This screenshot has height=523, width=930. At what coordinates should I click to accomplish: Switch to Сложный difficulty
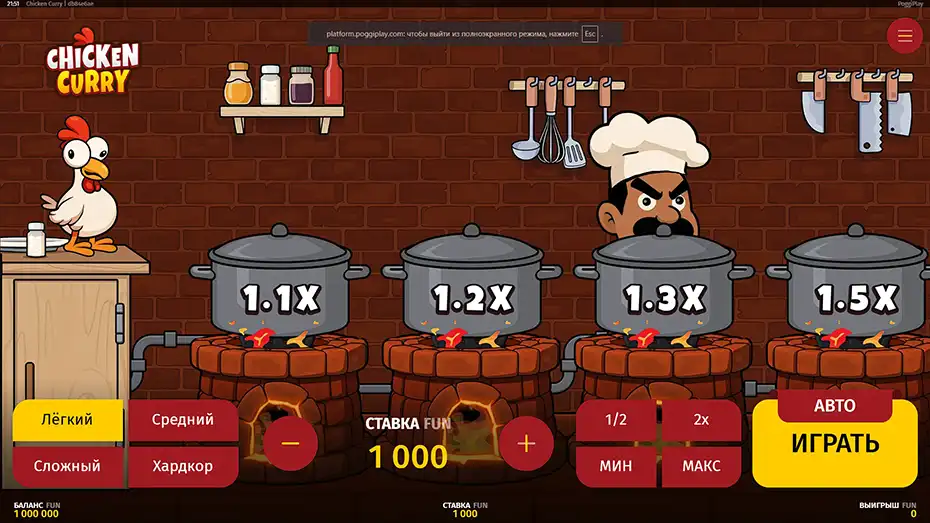click(x=67, y=466)
